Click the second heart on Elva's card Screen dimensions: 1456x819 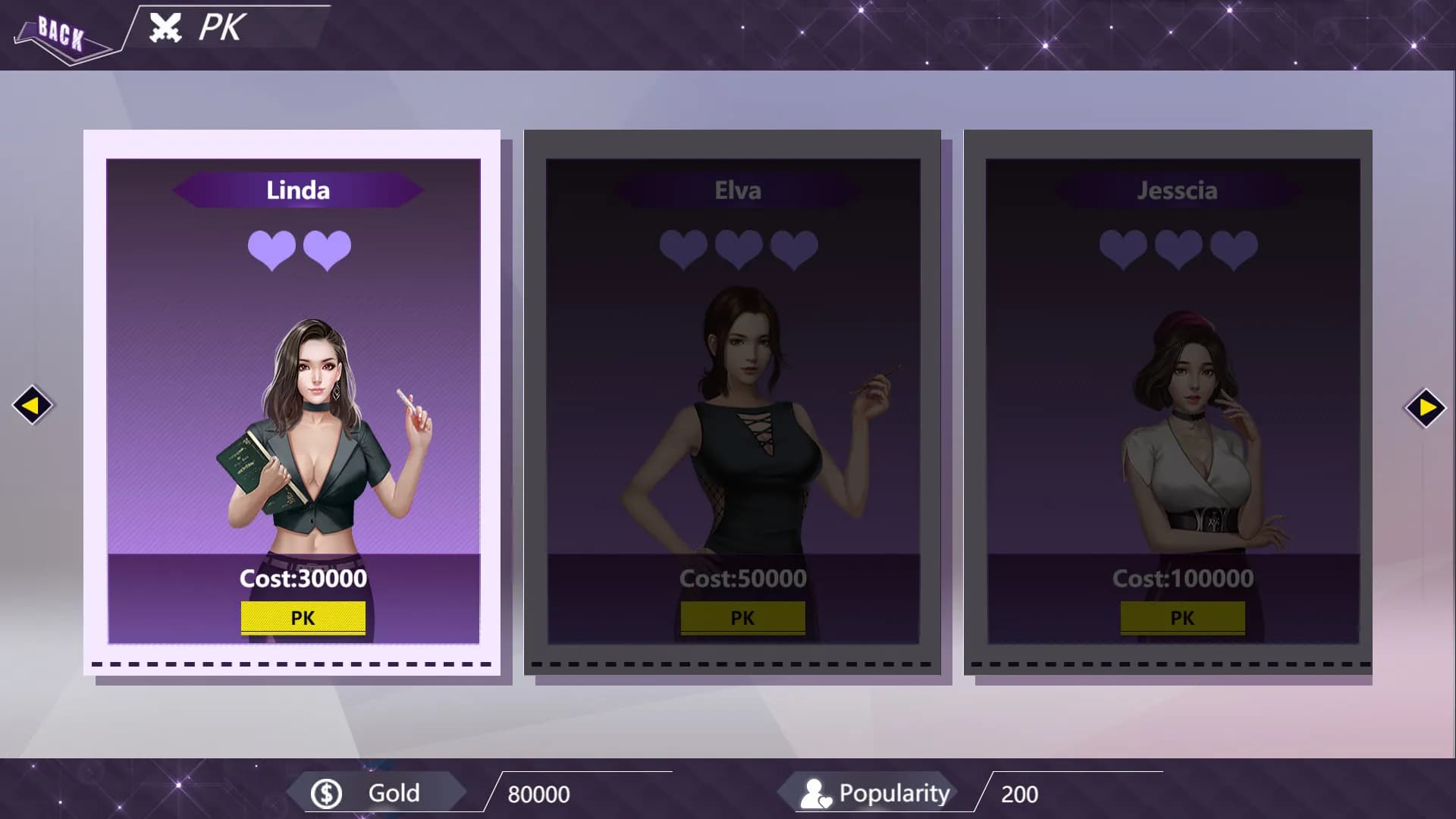point(739,248)
